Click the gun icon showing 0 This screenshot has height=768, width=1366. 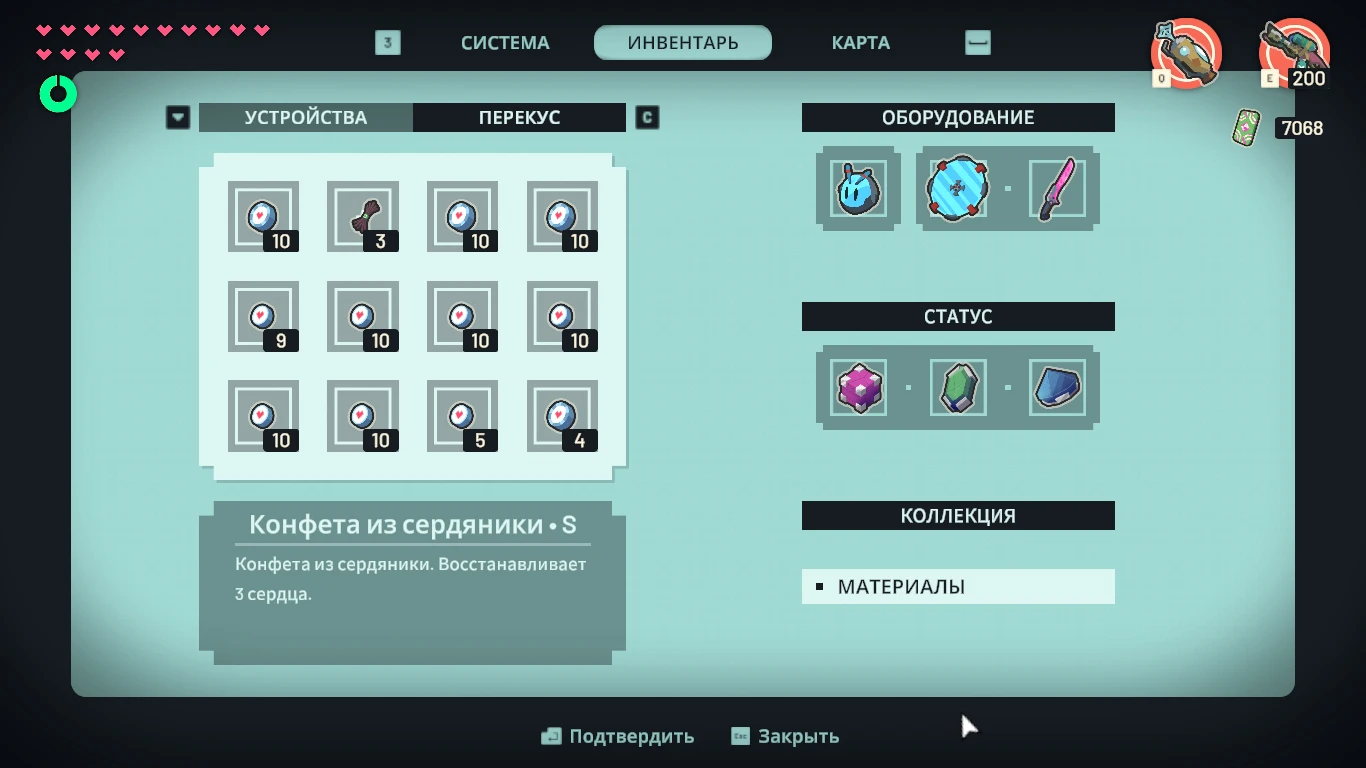click(1186, 54)
